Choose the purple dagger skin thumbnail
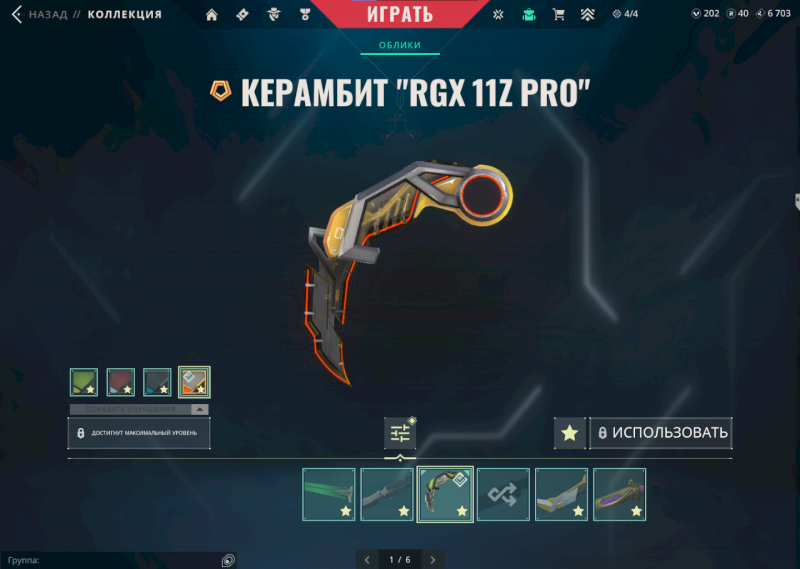The width and height of the screenshot is (800, 569). [x=619, y=494]
